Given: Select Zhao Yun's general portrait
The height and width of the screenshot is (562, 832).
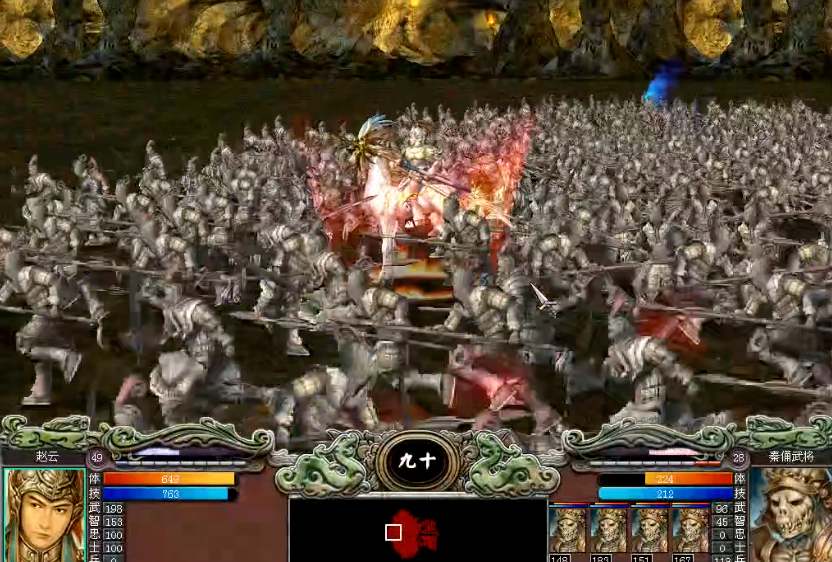Looking at the screenshot, I should (x=44, y=516).
